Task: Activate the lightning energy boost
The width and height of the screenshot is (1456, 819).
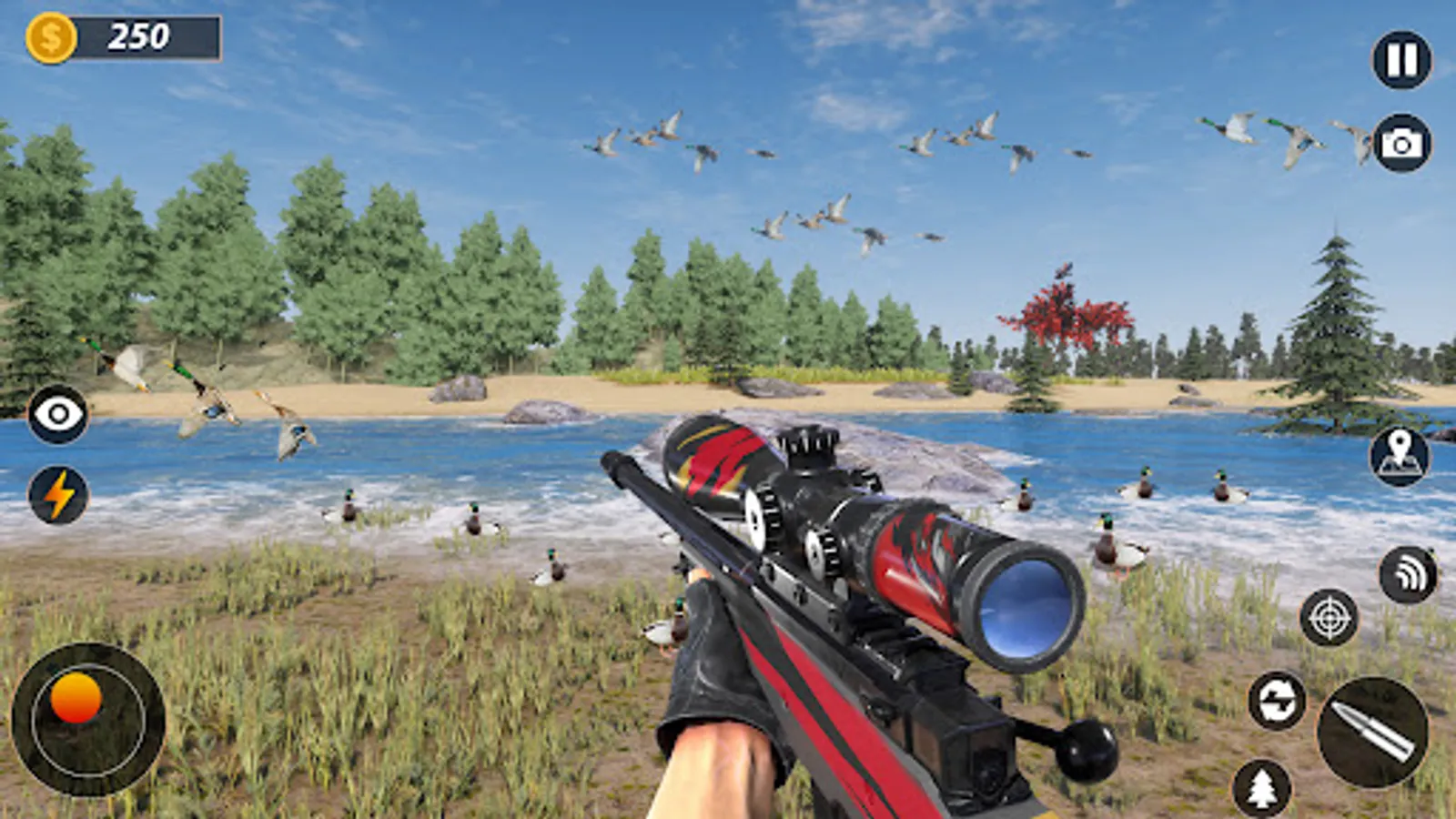Action: click(56, 496)
